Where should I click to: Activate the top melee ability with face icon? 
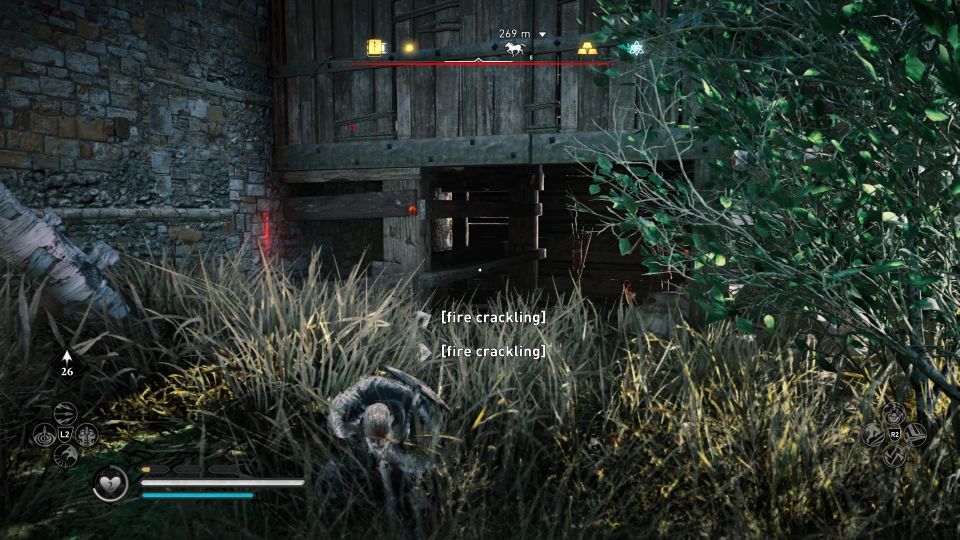point(894,413)
